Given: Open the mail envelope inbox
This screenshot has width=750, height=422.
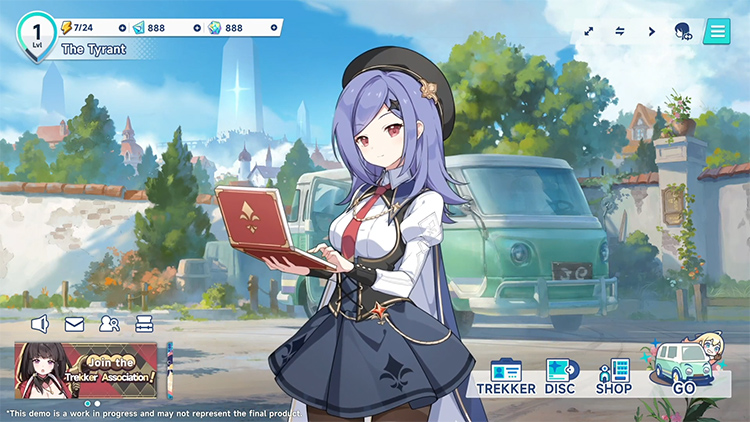Looking at the screenshot, I should click(x=74, y=324).
